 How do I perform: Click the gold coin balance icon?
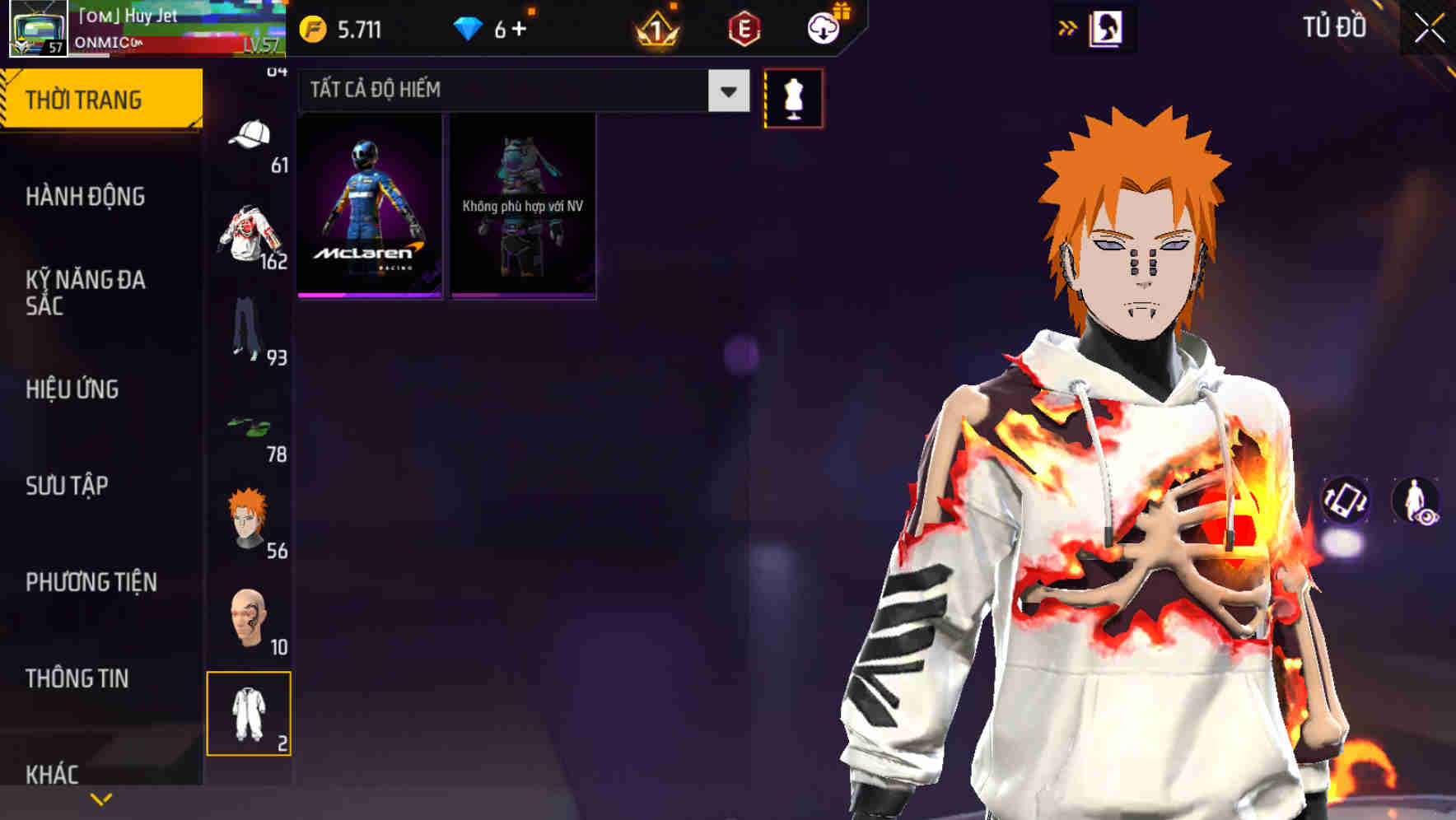314,27
